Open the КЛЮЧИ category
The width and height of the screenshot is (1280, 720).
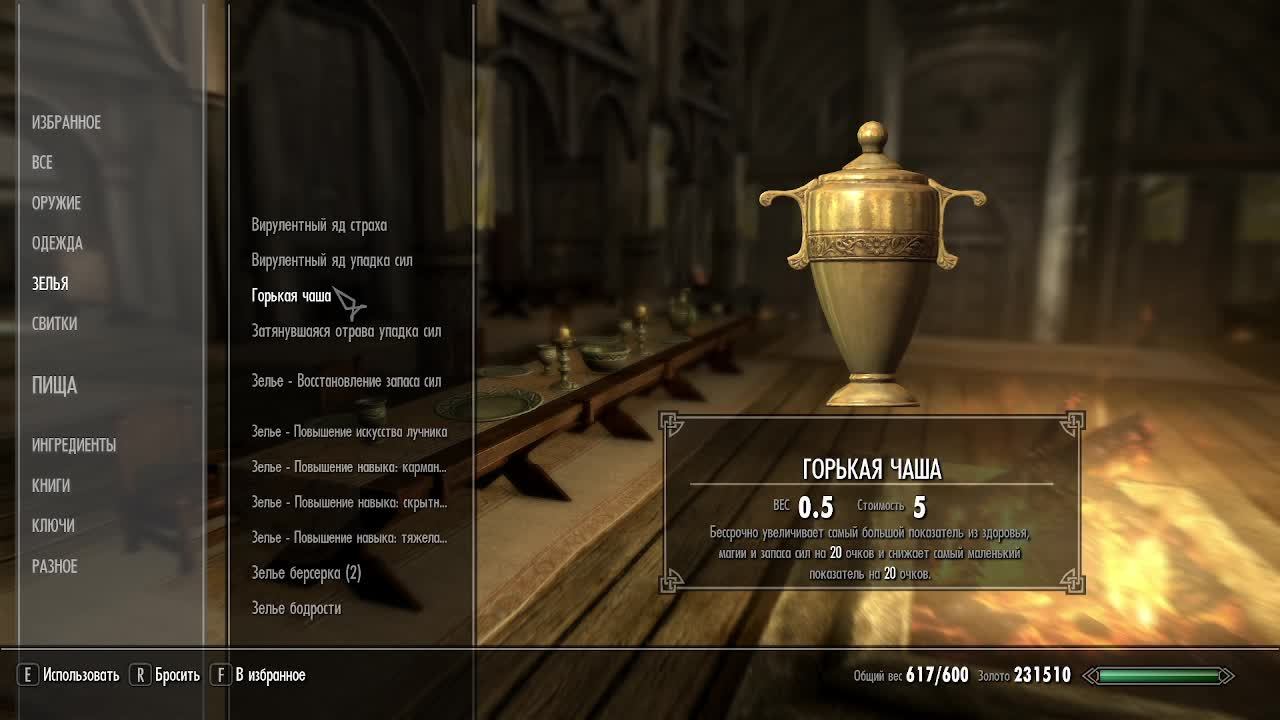pos(53,525)
